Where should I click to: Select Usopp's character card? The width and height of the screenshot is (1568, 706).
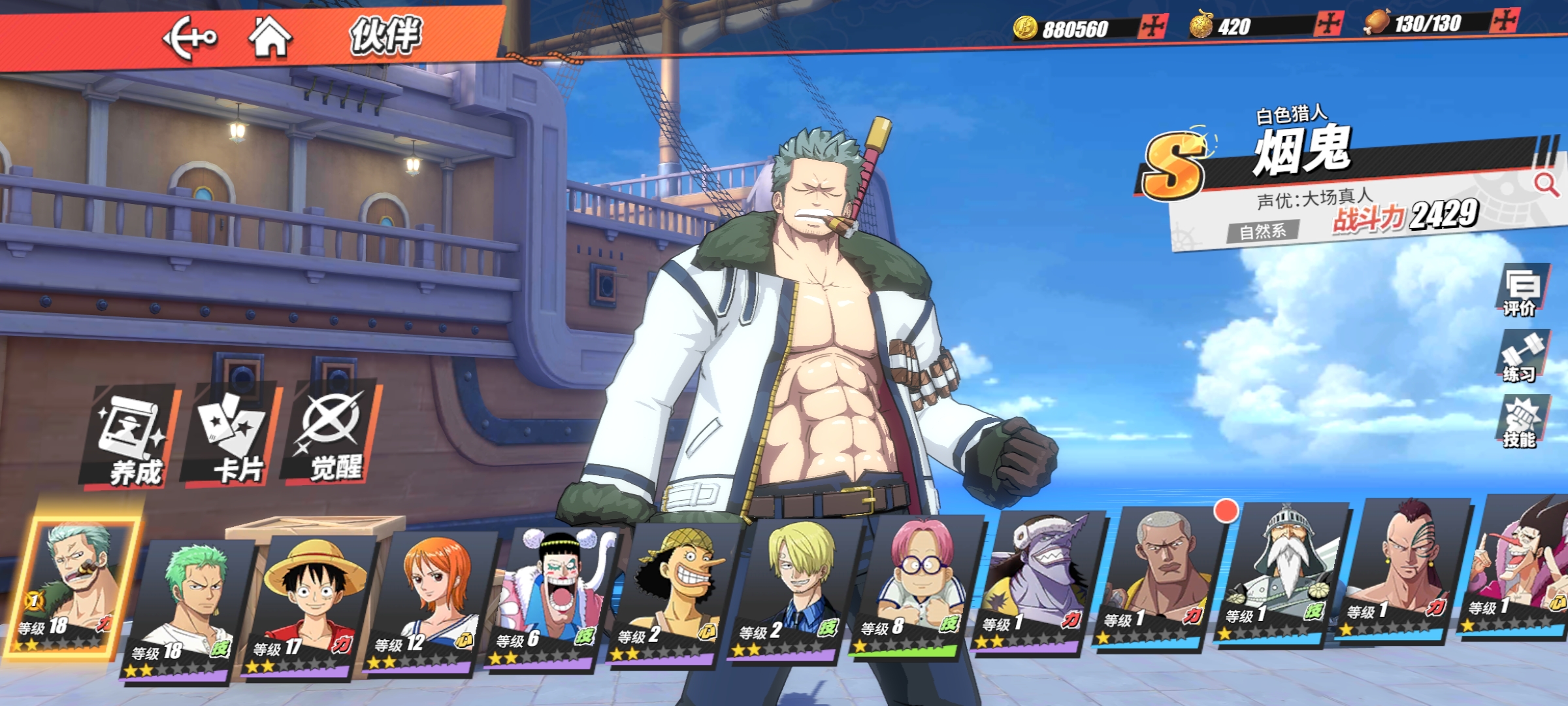coord(672,592)
